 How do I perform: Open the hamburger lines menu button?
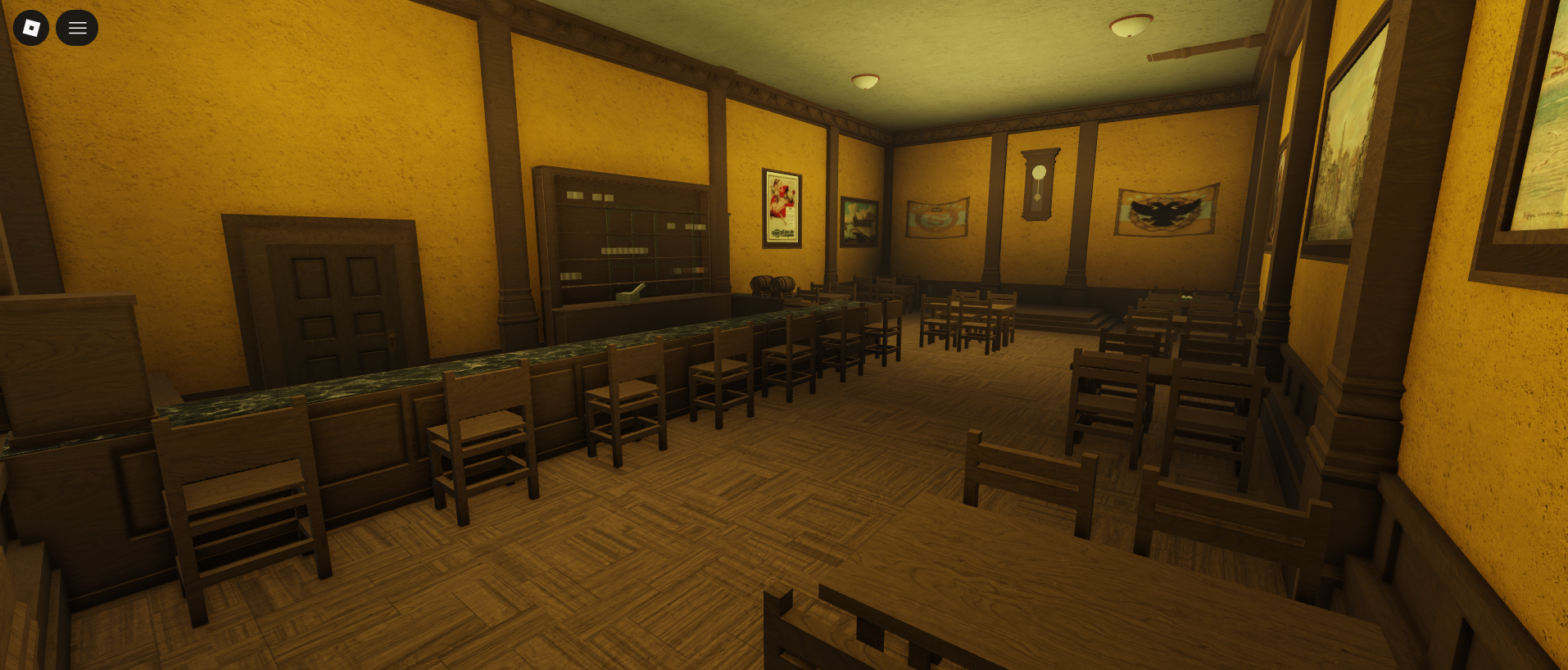click(x=77, y=28)
